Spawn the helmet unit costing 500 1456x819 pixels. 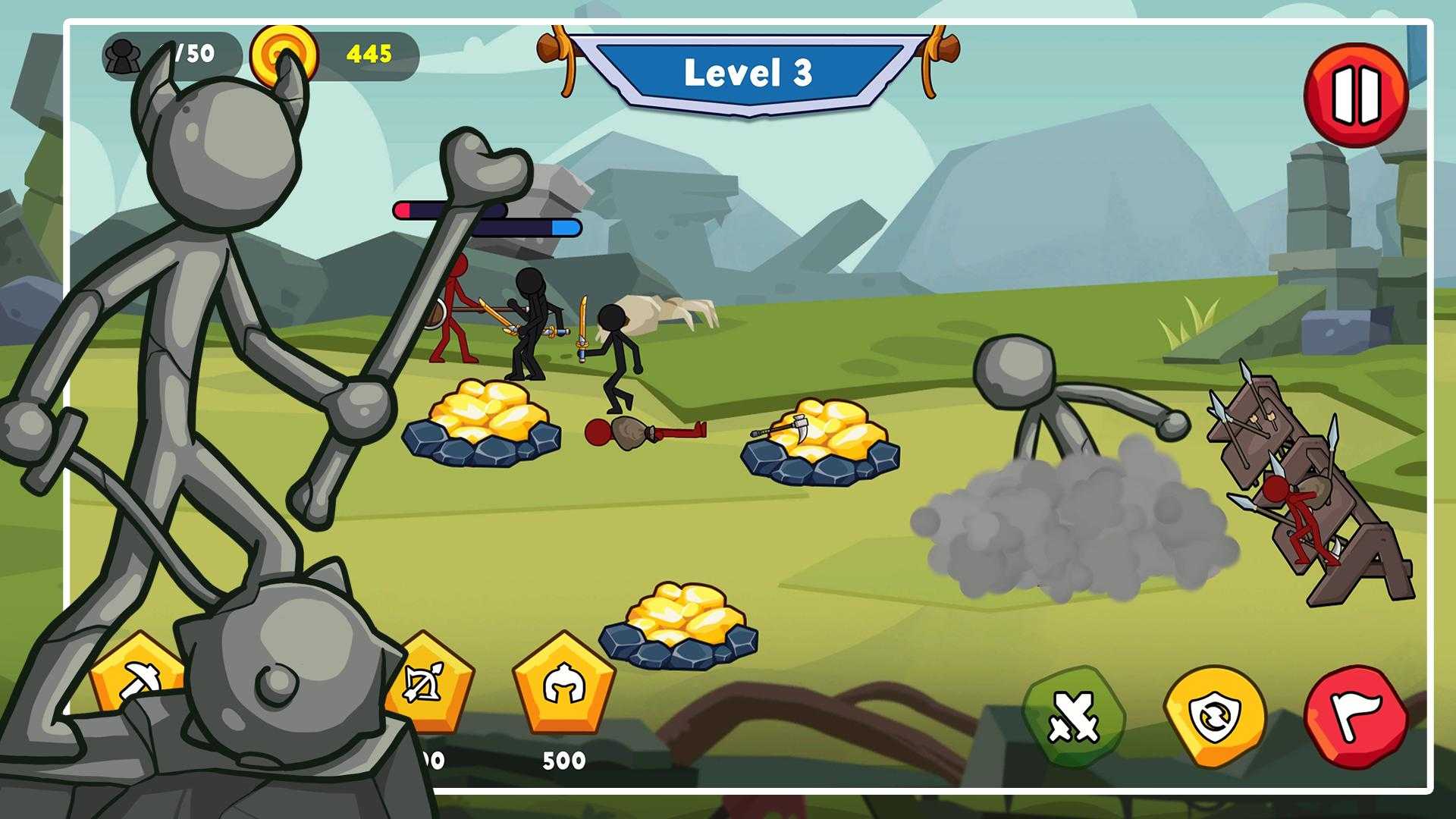click(563, 685)
